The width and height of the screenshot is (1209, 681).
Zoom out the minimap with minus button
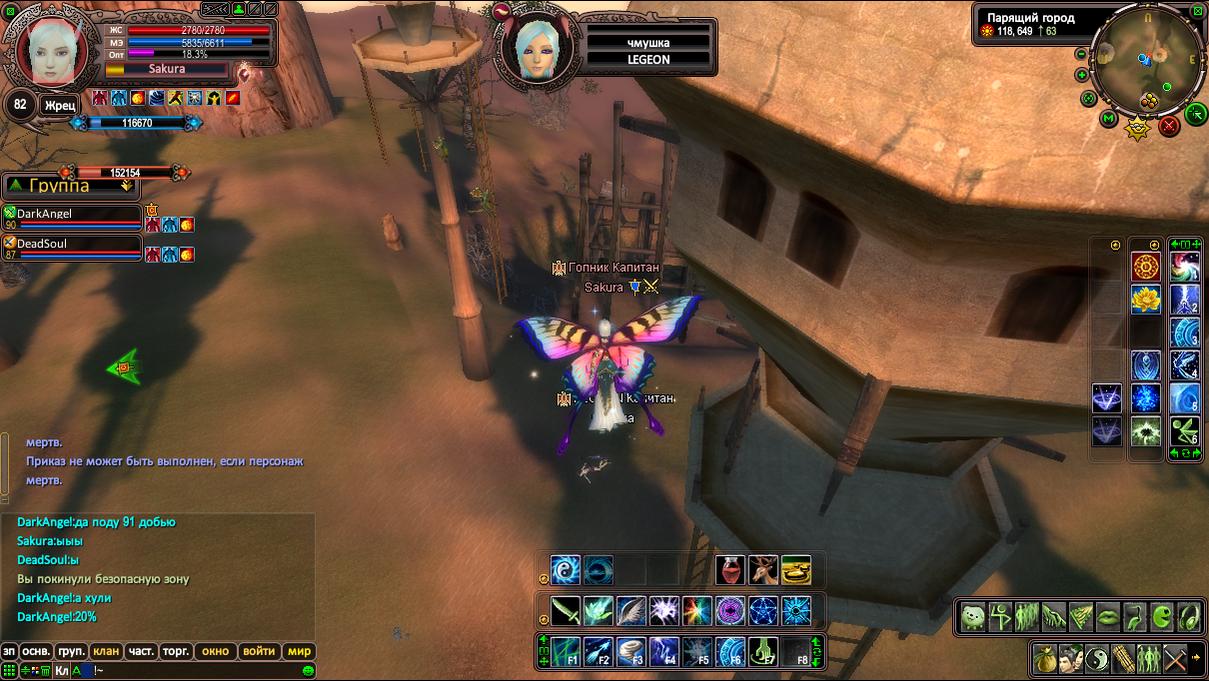click(1082, 51)
